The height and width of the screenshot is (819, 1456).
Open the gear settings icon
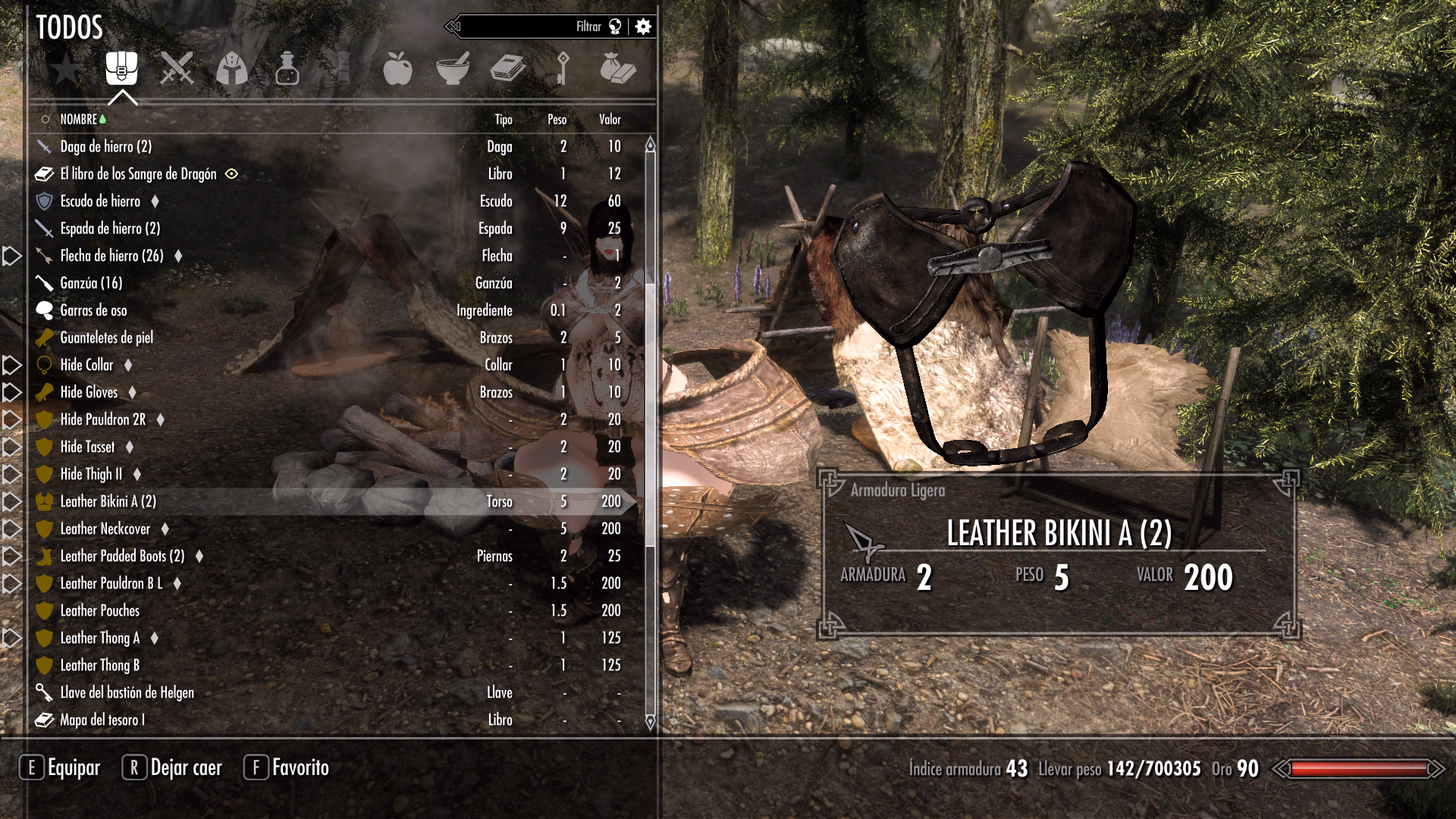tap(643, 27)
